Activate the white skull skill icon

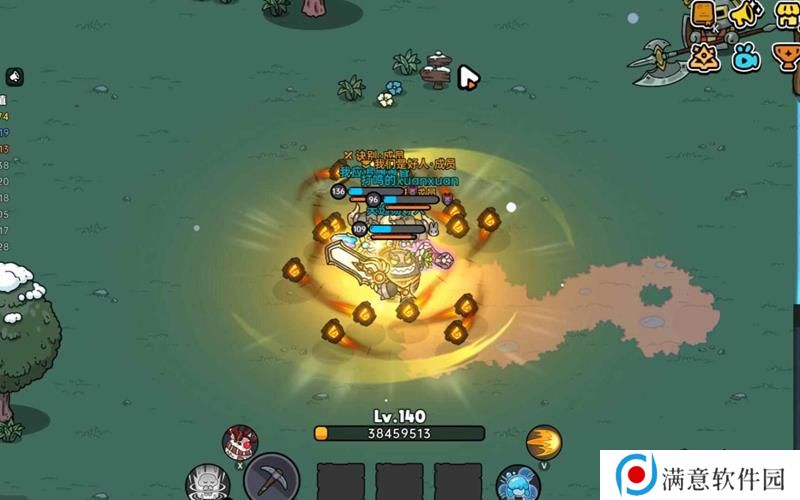[209, 481]
